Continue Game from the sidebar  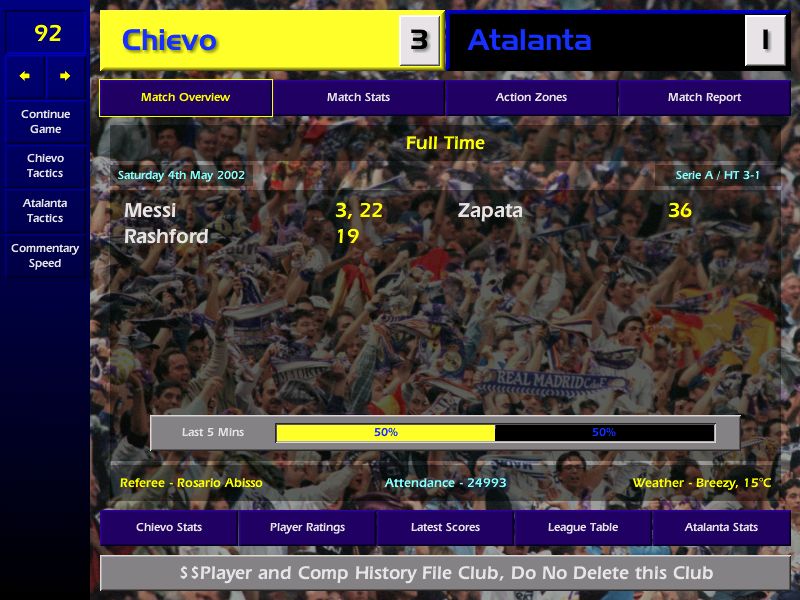(45, 121)
